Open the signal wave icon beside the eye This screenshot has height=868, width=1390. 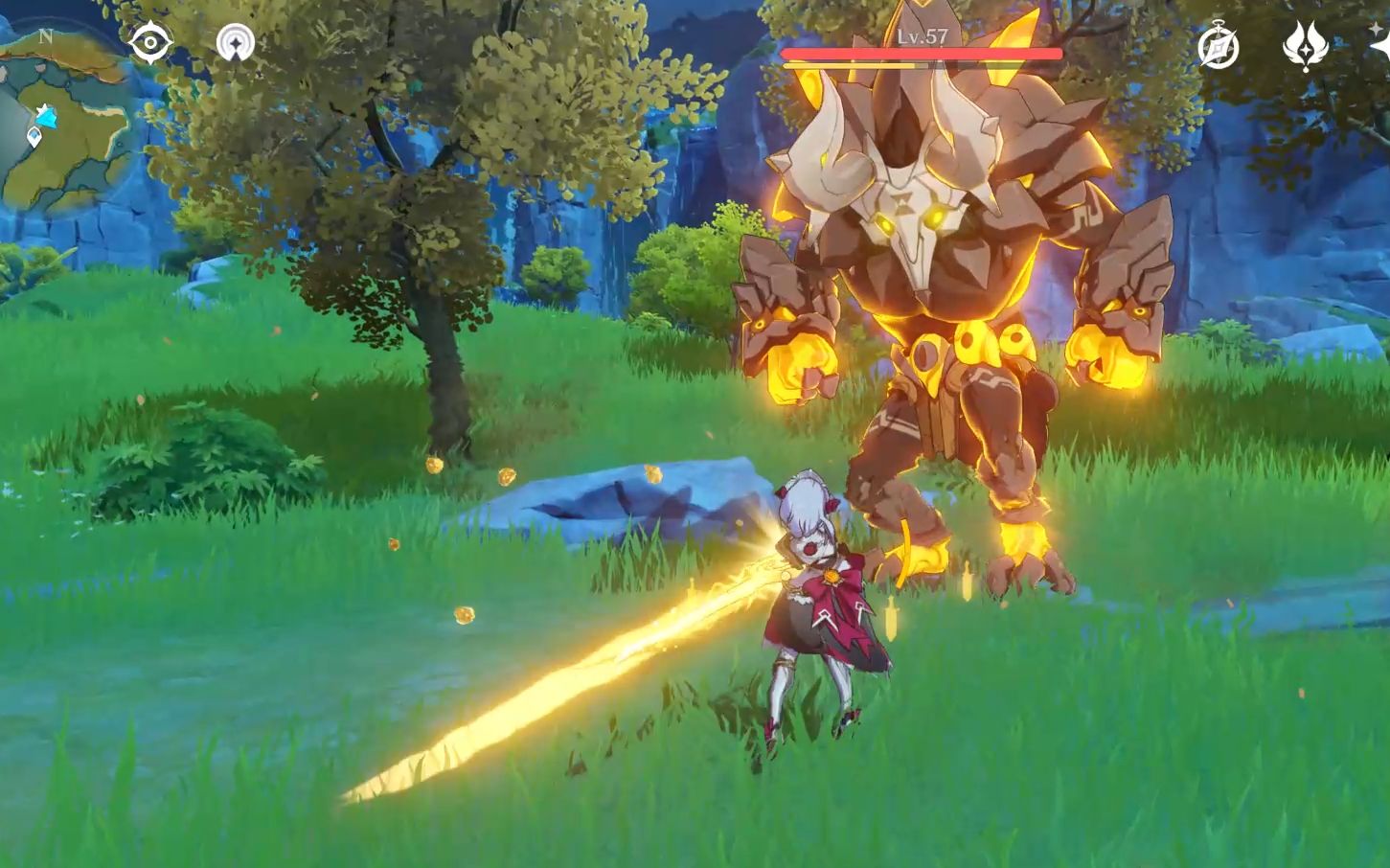pyautogui.click(x=235, y=43)
